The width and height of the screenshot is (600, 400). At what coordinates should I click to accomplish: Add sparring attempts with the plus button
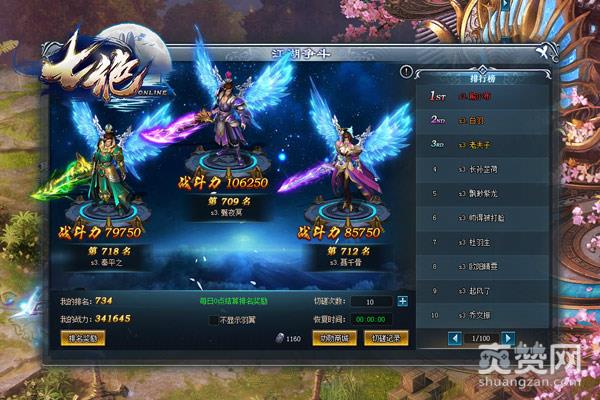[402, 300]
